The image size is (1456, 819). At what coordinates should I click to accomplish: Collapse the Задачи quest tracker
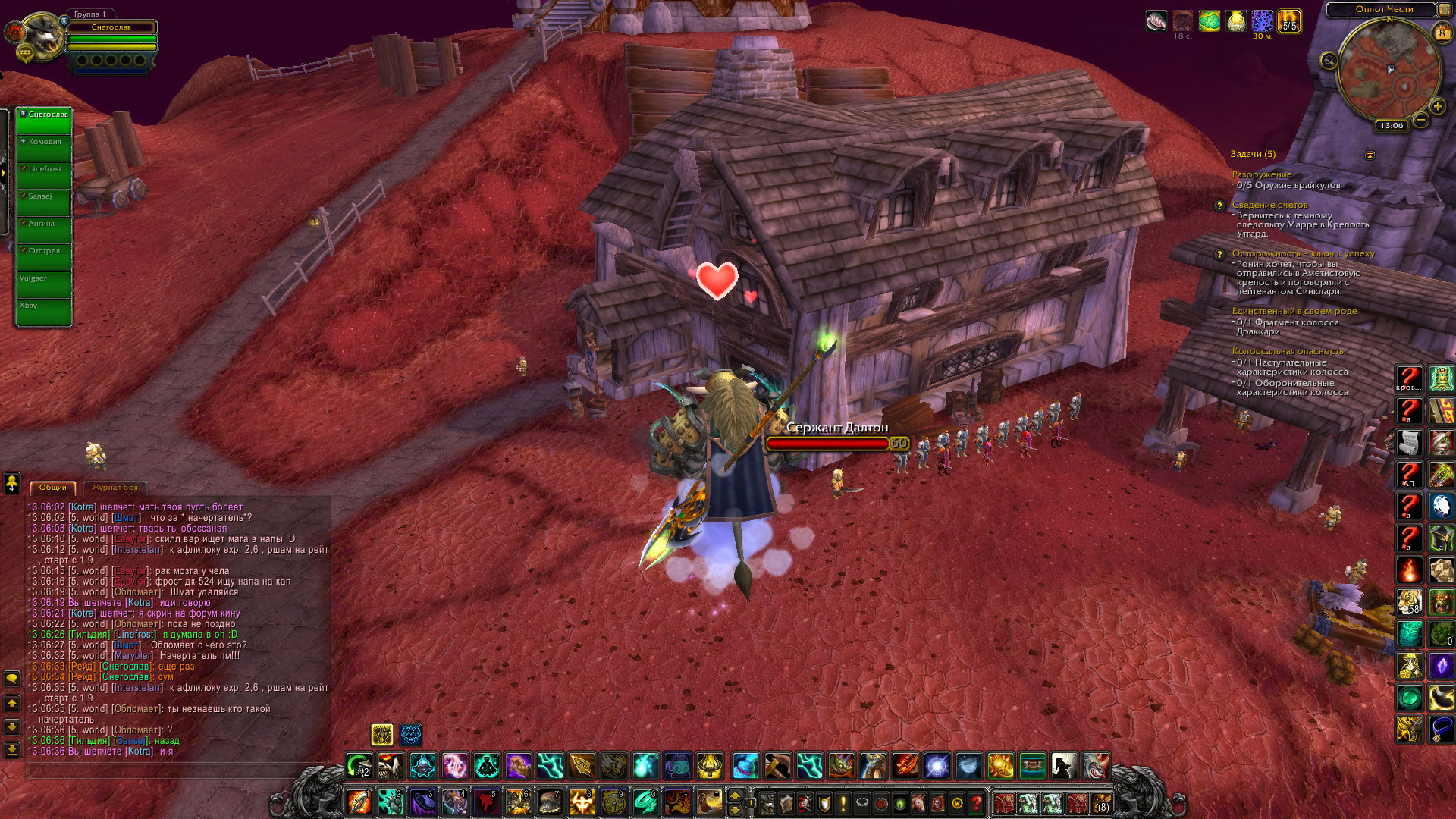click(1370, 155)
